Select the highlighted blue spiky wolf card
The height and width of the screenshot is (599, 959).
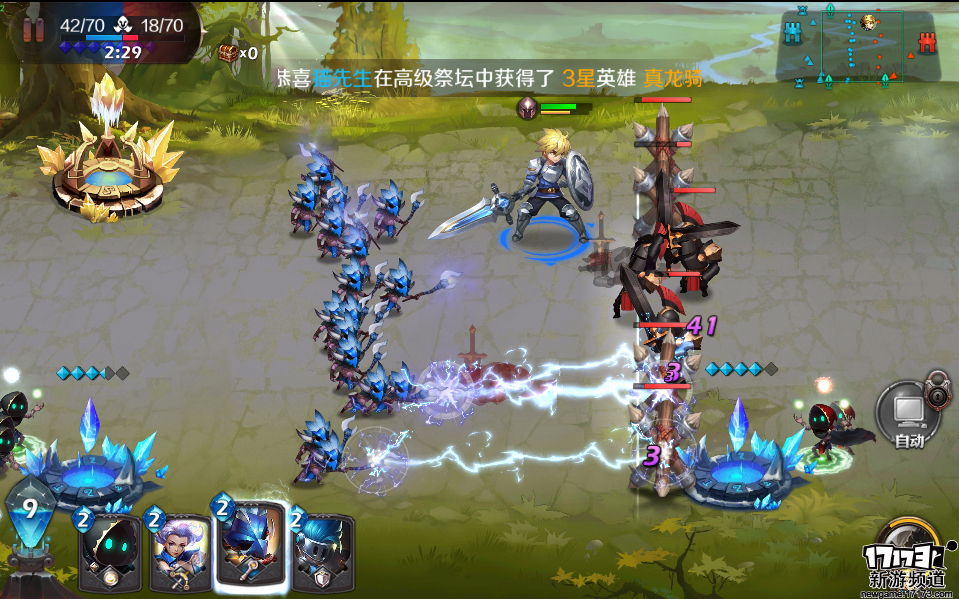(x=251, y=544)
